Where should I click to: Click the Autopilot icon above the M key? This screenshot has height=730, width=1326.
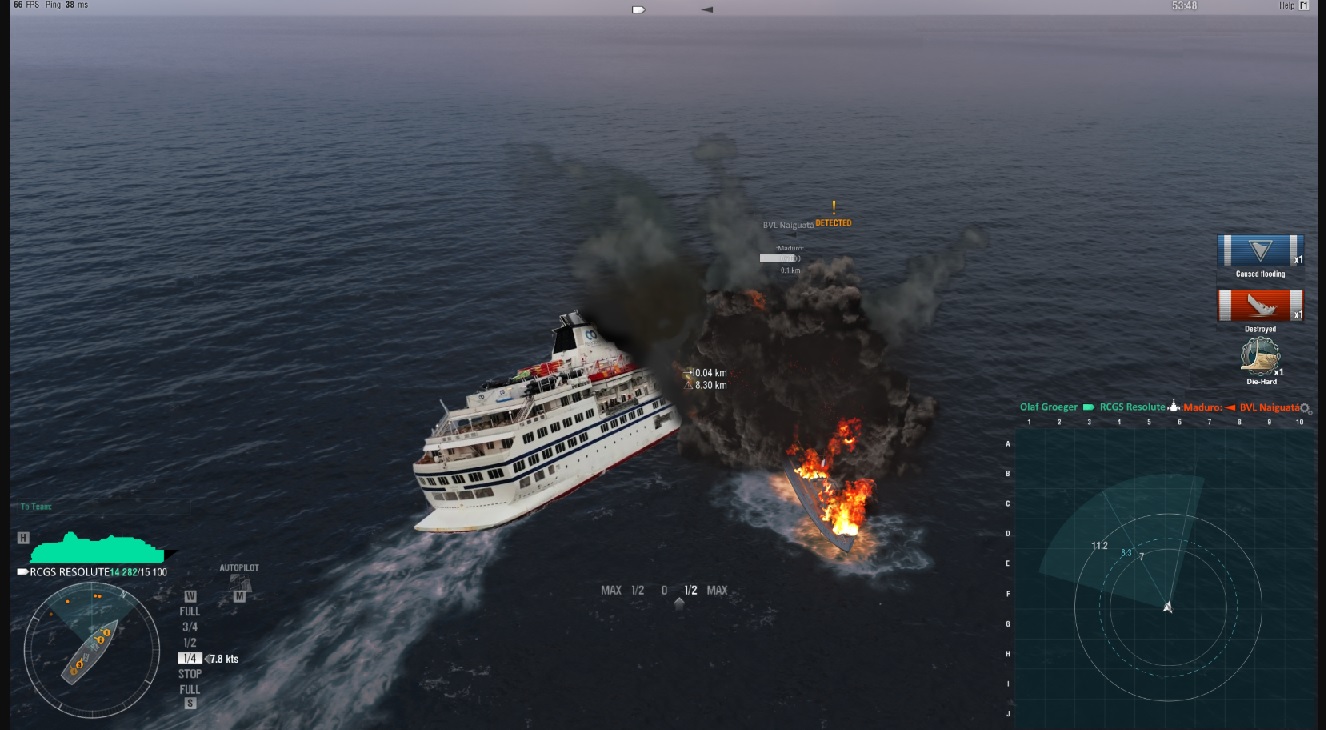[x=240, y=582]
